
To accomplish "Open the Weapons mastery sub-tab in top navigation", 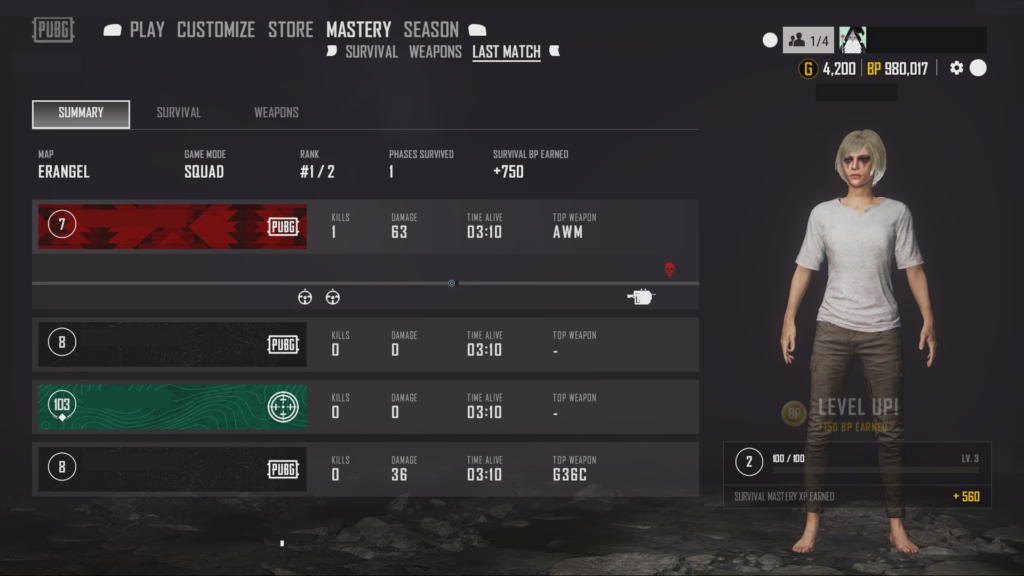I will pos(435,52).
